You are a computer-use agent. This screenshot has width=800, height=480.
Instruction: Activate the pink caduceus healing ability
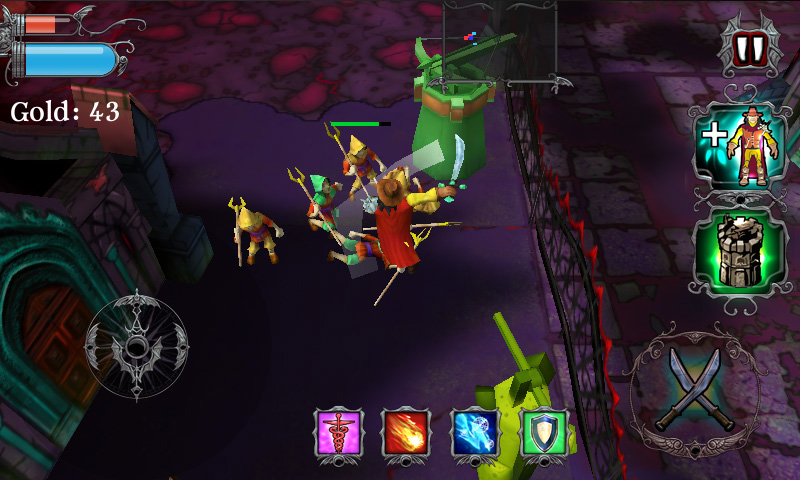tap(337, 433)
